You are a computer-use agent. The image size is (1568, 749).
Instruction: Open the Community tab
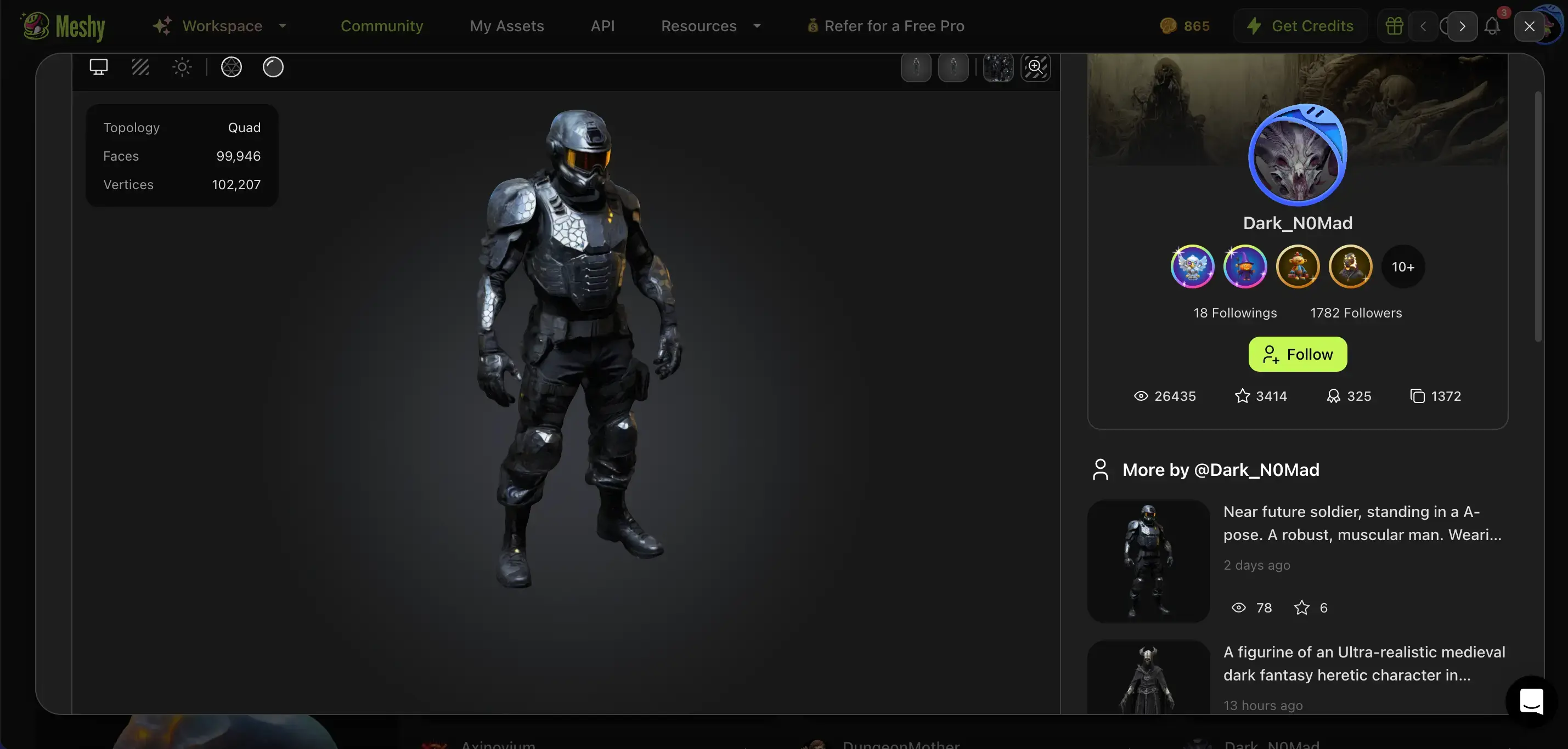point(382,26)
